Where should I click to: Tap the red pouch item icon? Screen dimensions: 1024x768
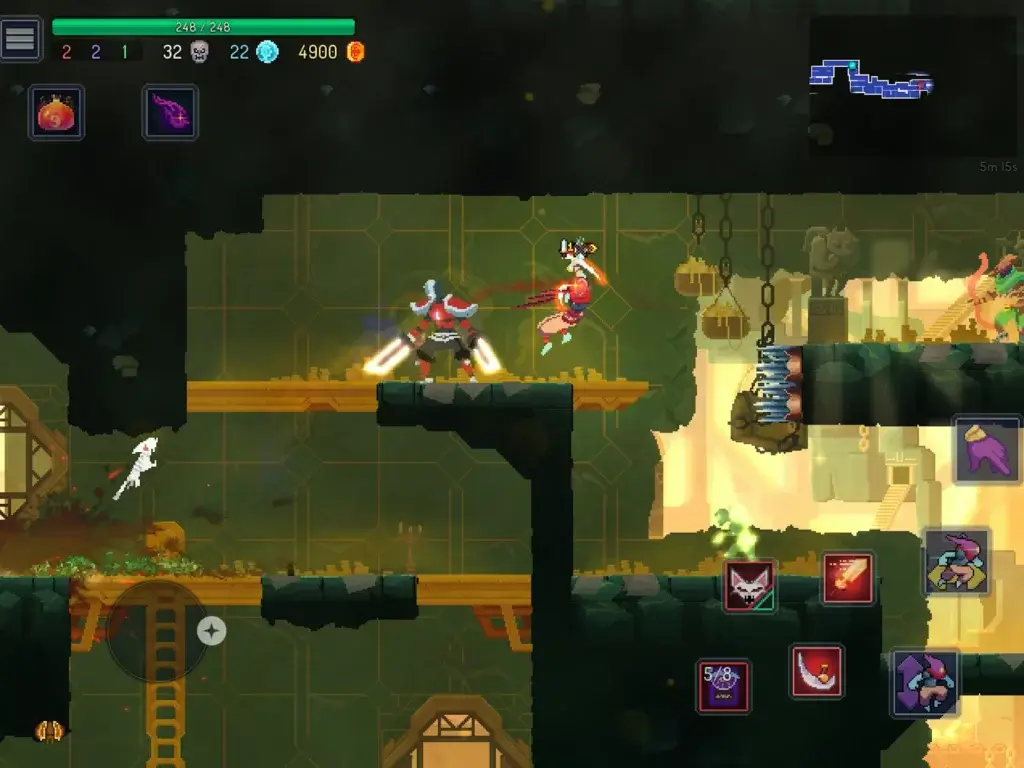click(56, 112)
